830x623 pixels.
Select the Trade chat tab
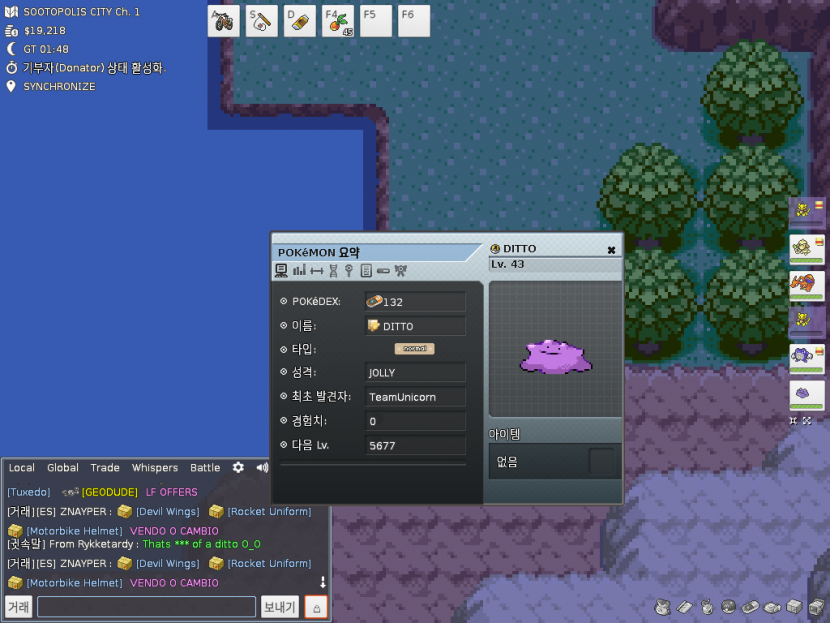(x=105, y=468)
